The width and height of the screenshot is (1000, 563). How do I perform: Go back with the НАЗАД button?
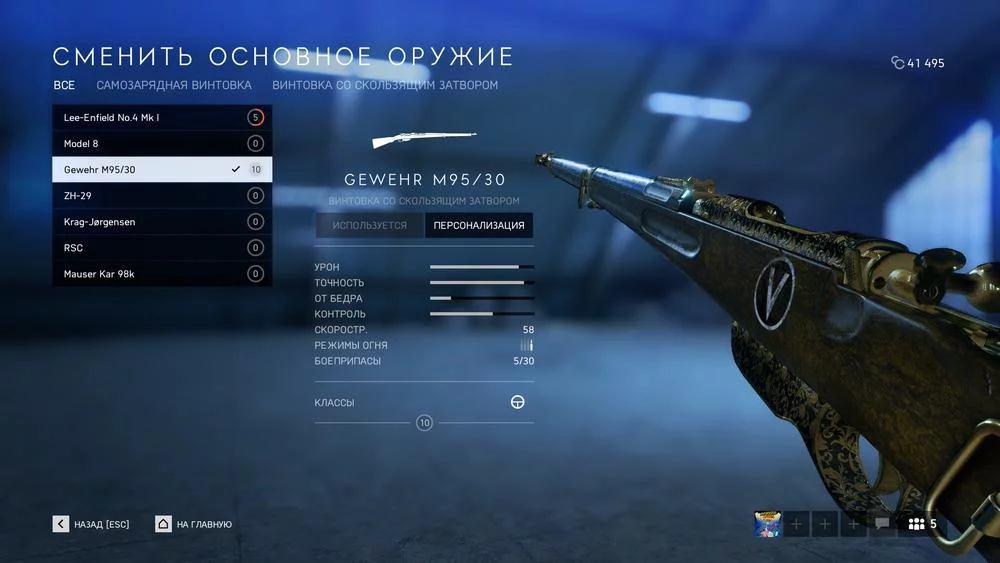(91, 524)
